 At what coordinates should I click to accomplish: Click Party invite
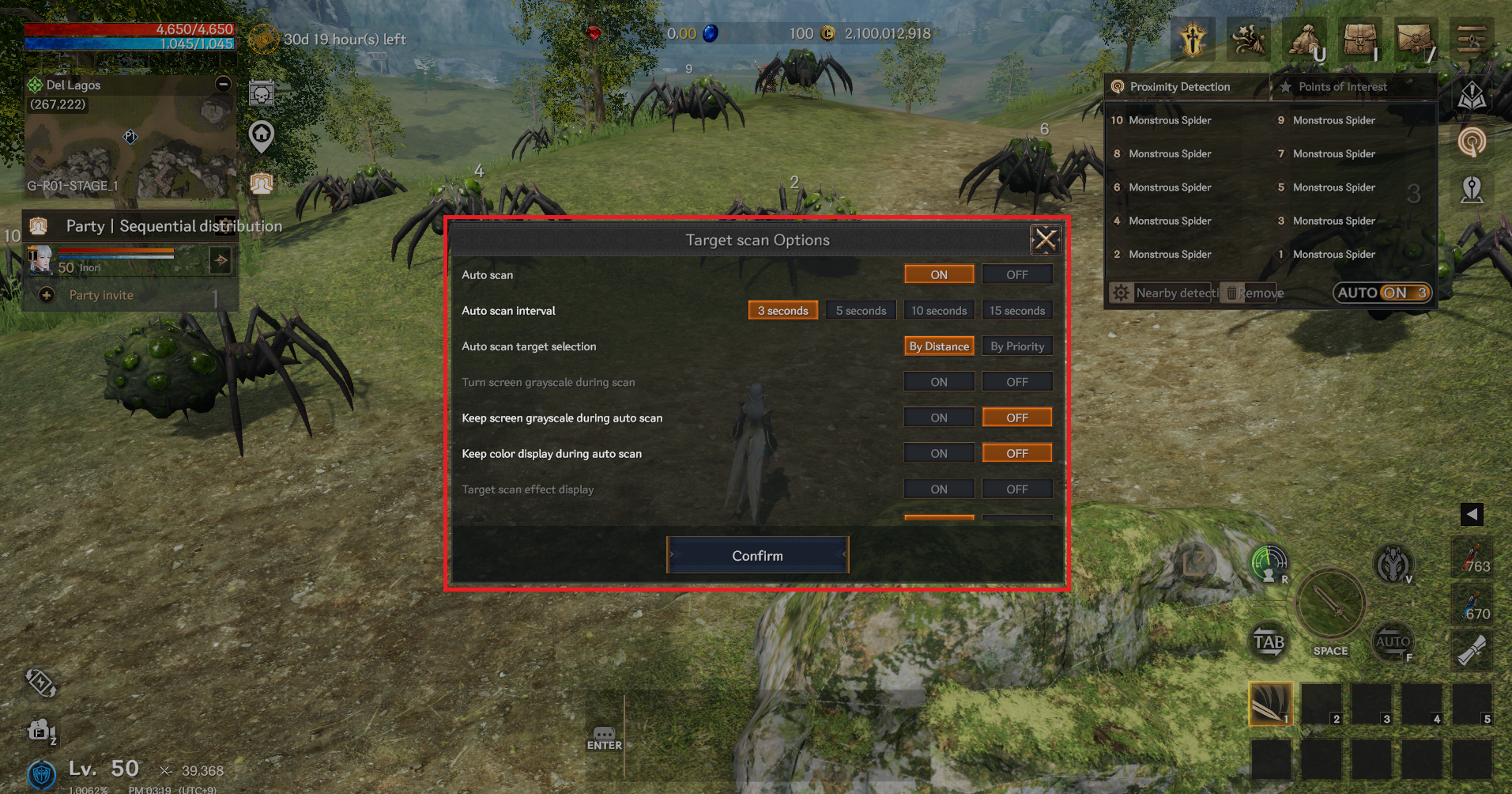click(x=100, y=295)
